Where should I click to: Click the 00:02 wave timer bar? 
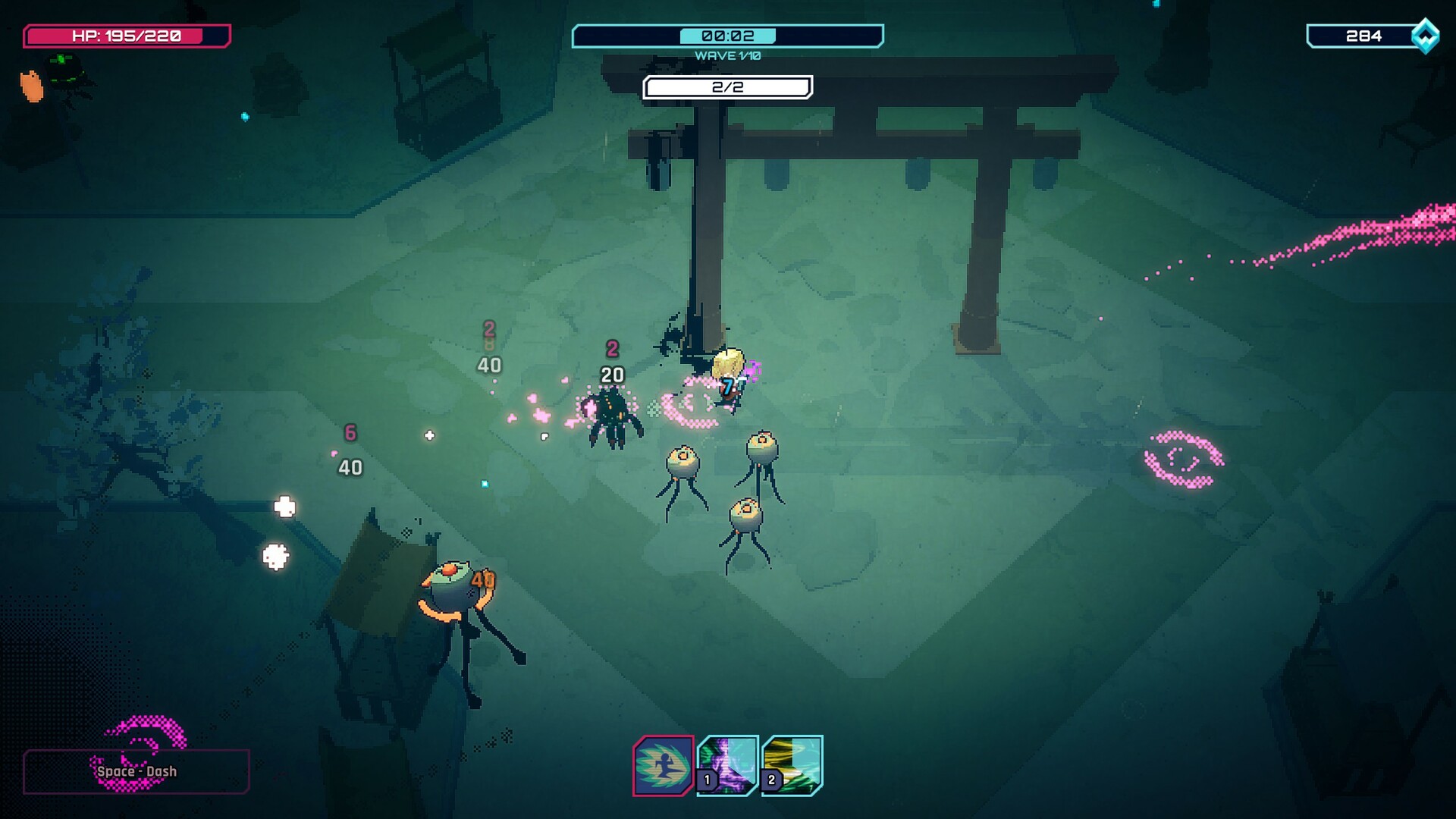pyautogui.click(x=730, y=34)
